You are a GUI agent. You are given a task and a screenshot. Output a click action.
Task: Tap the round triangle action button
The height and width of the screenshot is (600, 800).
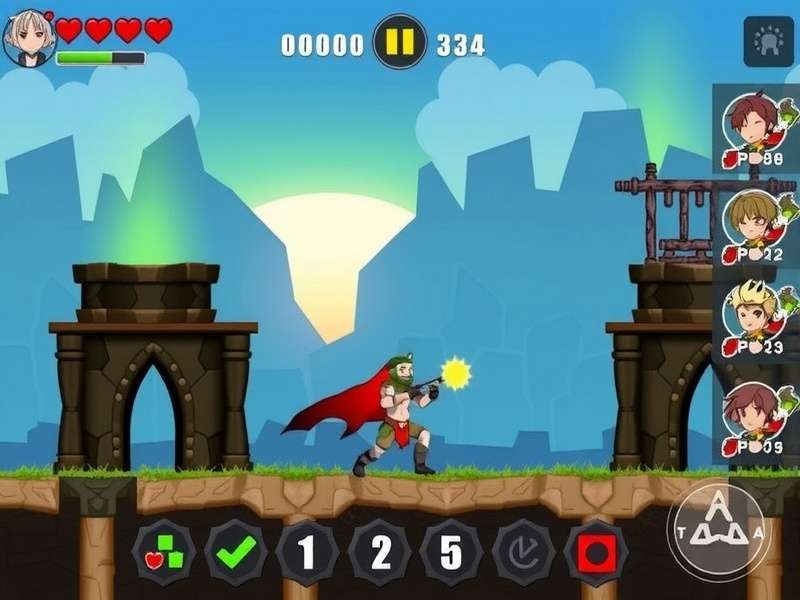point(718,531)
